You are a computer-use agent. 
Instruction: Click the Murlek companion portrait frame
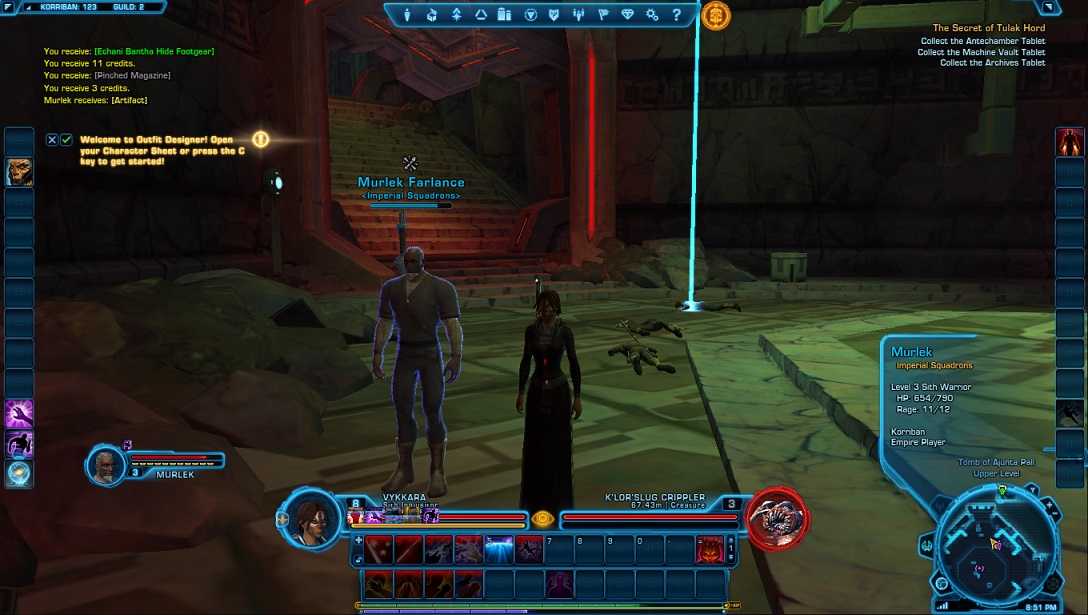pyautogui.click(x=106, y=465)
